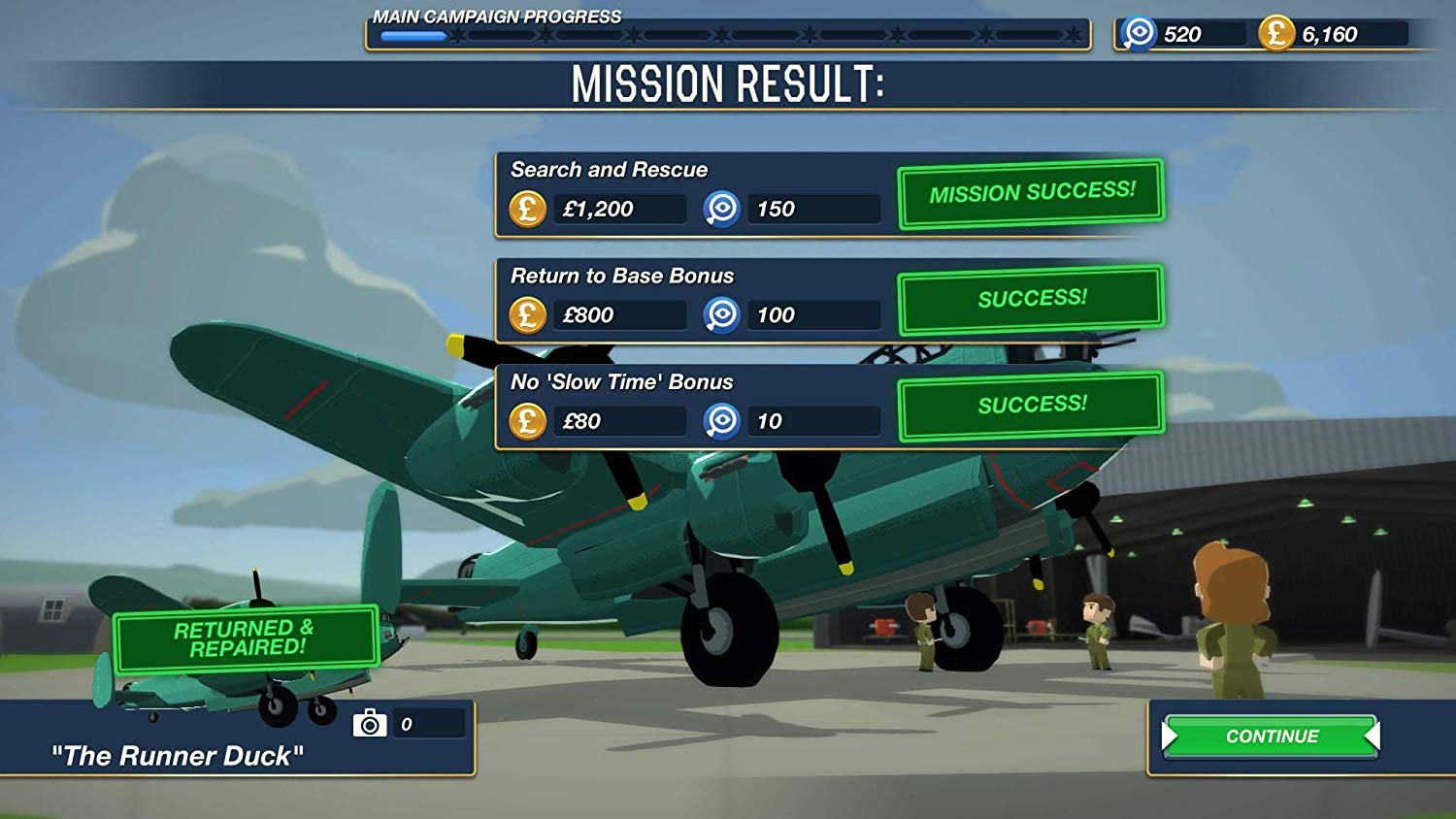Screen dimensions: 1456x819
Task: Click the coin icon beside the £80 bonus
Action: point(527,421)
